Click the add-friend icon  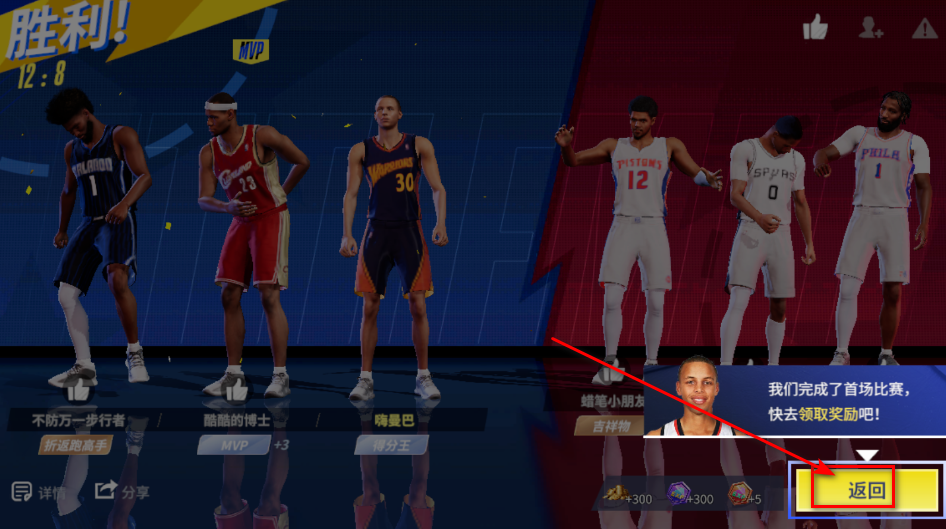[870, 29]
